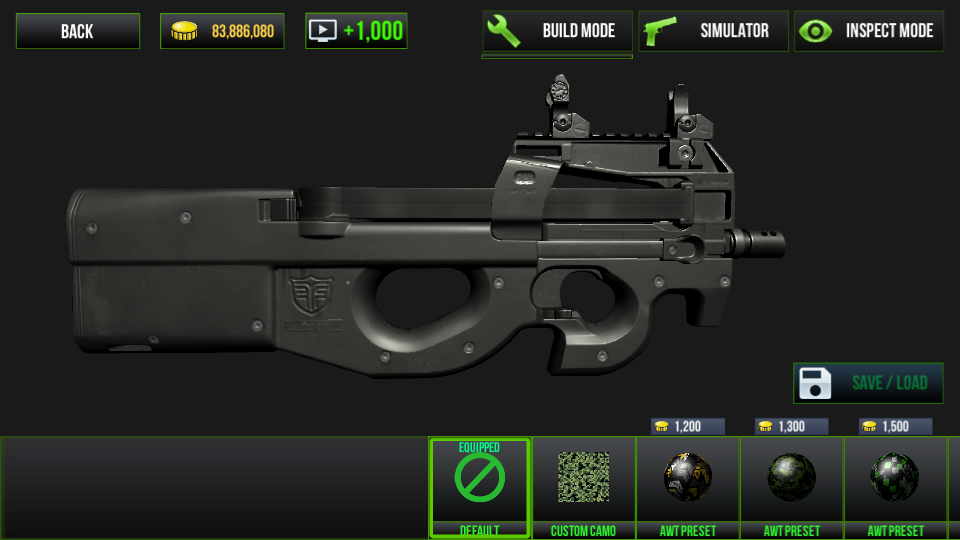This screenshot has width=960, height=540.
Task: Choose the 1,500 coin AWT Preset
Action: (896, 487)
